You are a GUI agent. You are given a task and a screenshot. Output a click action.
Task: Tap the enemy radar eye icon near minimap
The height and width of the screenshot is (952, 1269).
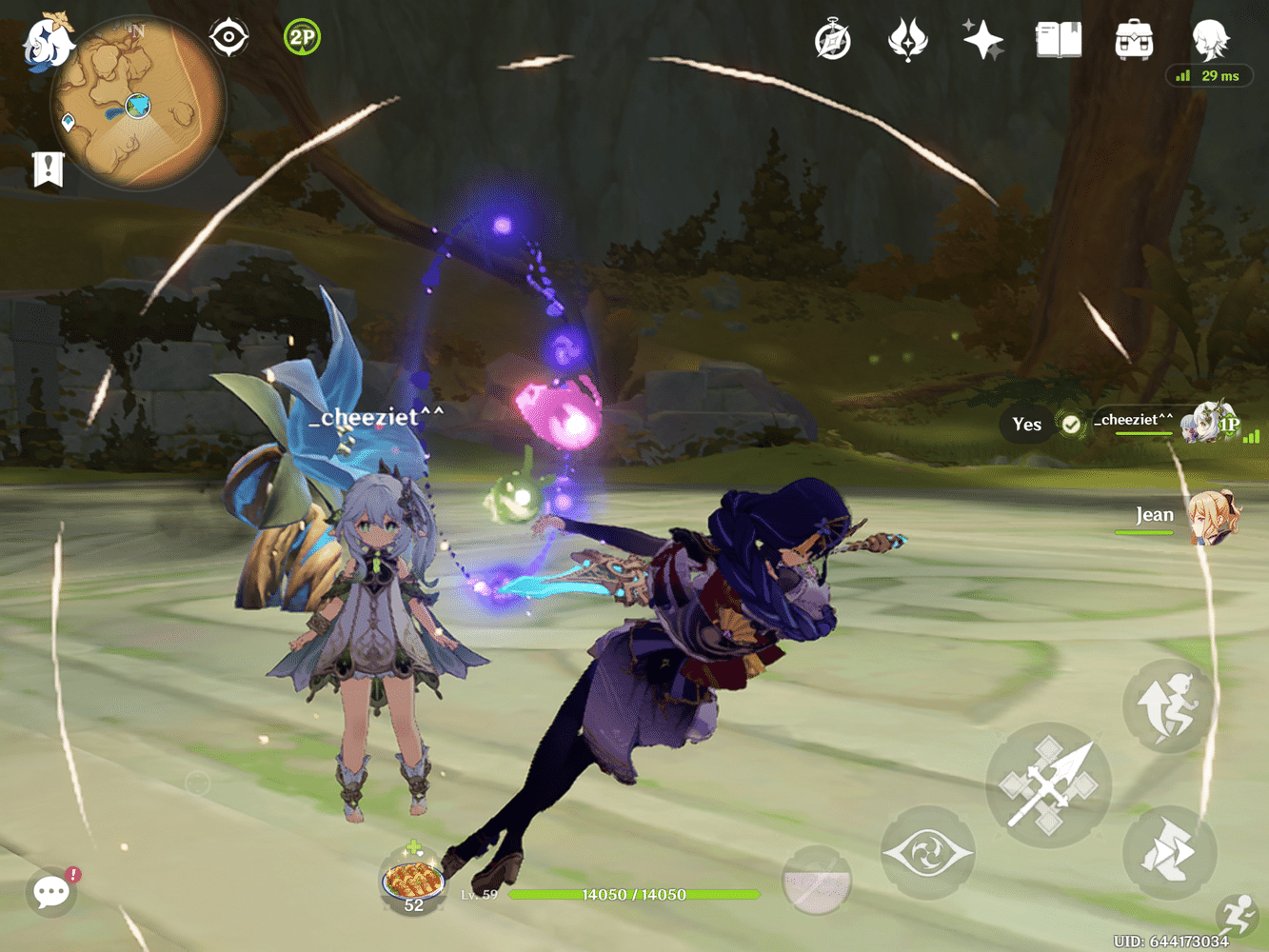tap(228, 36)
